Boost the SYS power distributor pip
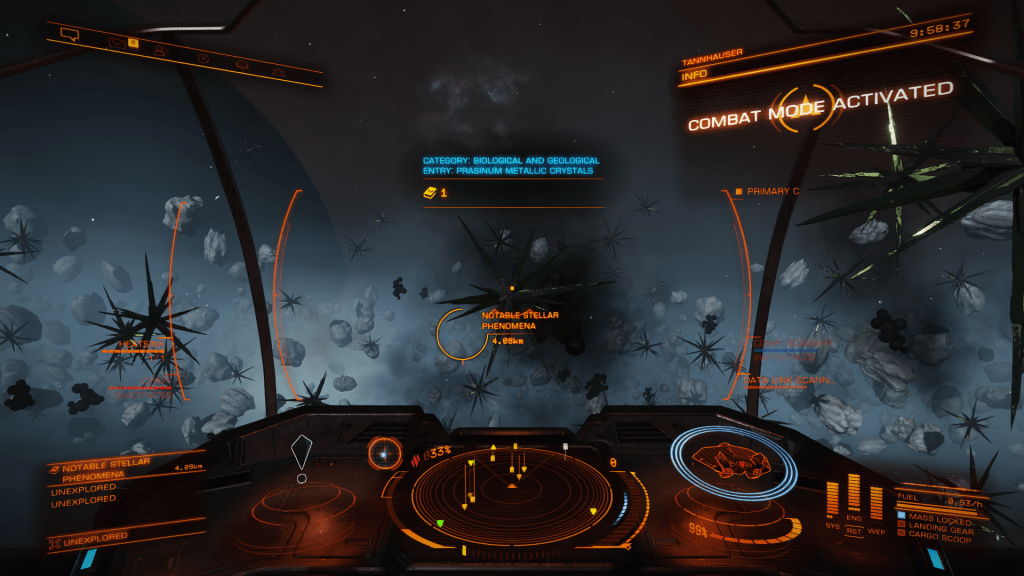1024x576 pixels. click(x=832, y=500)
